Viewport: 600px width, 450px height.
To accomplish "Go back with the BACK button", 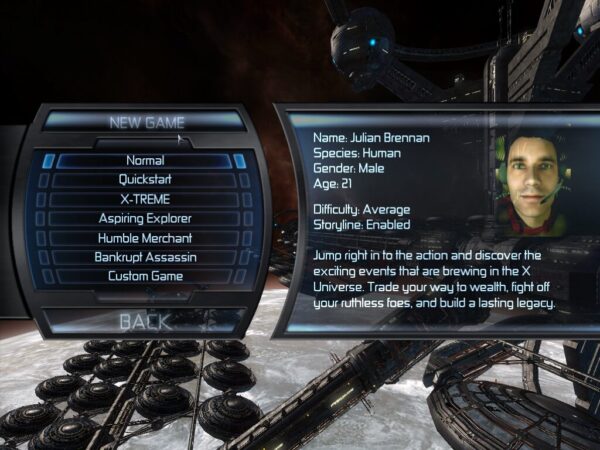I will click(145, 321).
